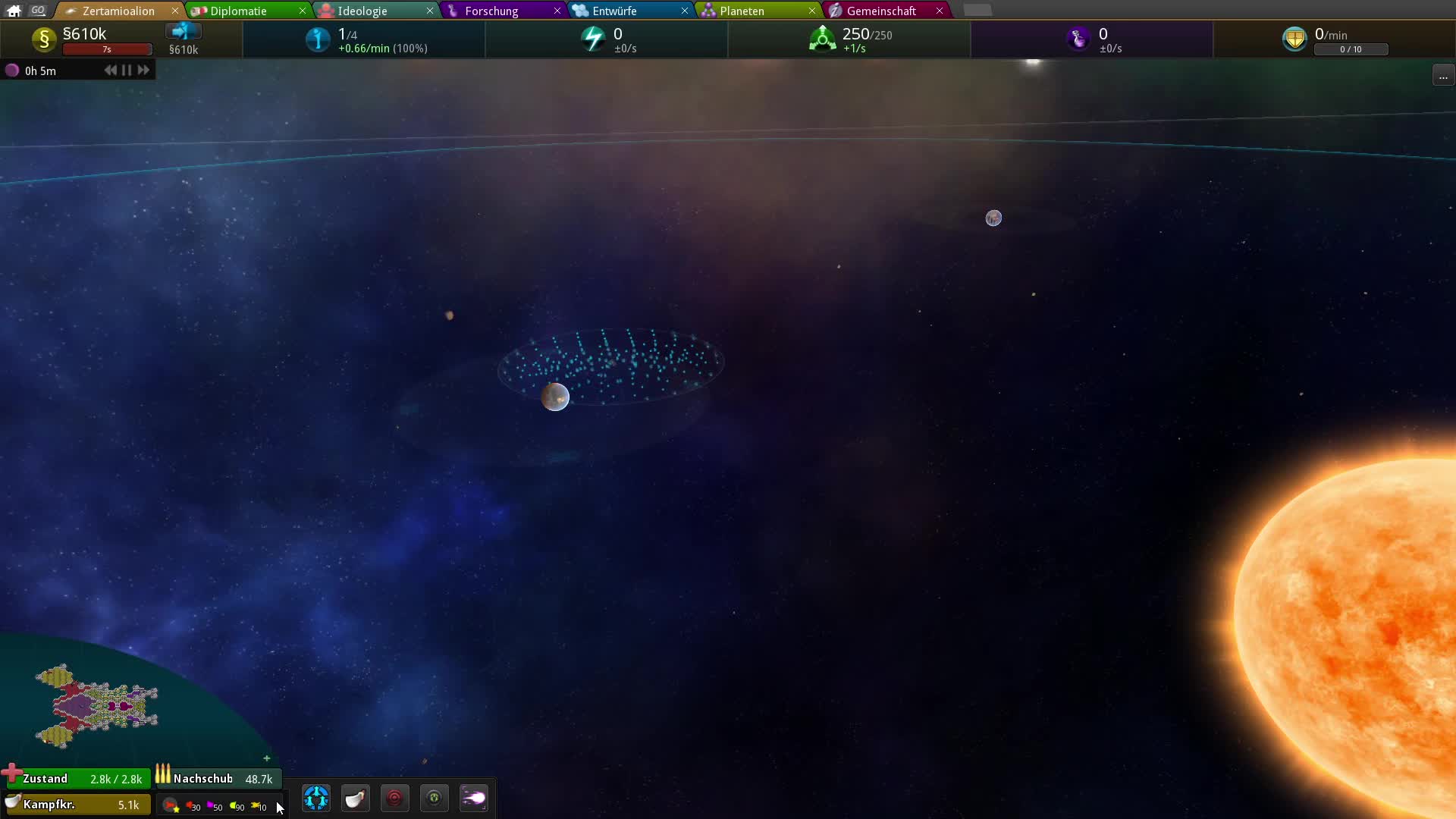Image resolution: width=1456 pixels, height=819 pixels.
Task: Pause the game with the pause control
Action: (126, 70)
